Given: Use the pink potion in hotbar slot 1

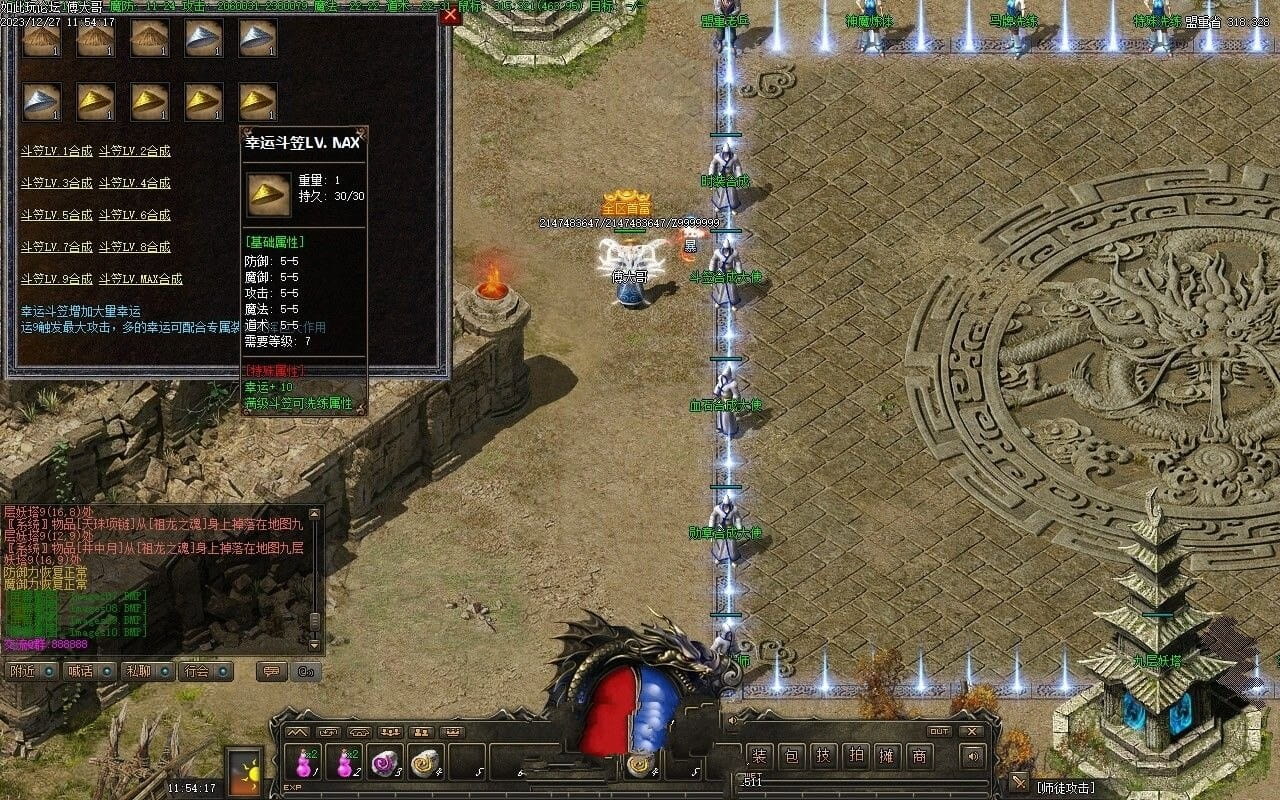Looking at the screenshot, I should (x=305, y=763).
